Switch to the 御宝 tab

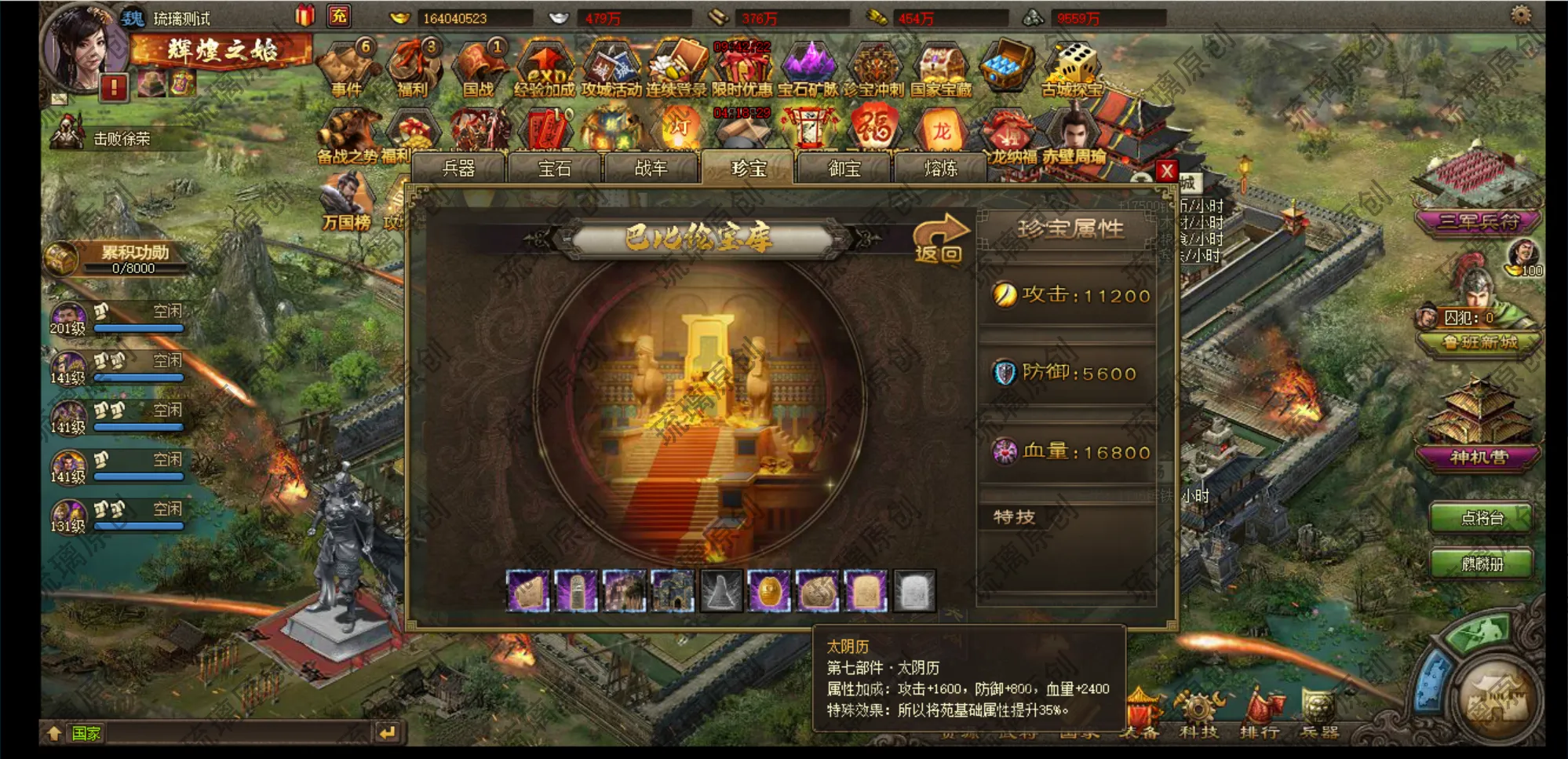(844, 169)
